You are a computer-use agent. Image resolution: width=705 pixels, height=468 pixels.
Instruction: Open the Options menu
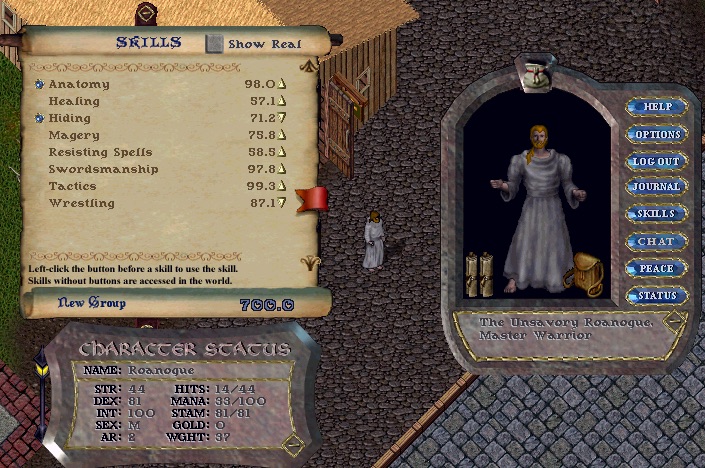click(656, 134)
